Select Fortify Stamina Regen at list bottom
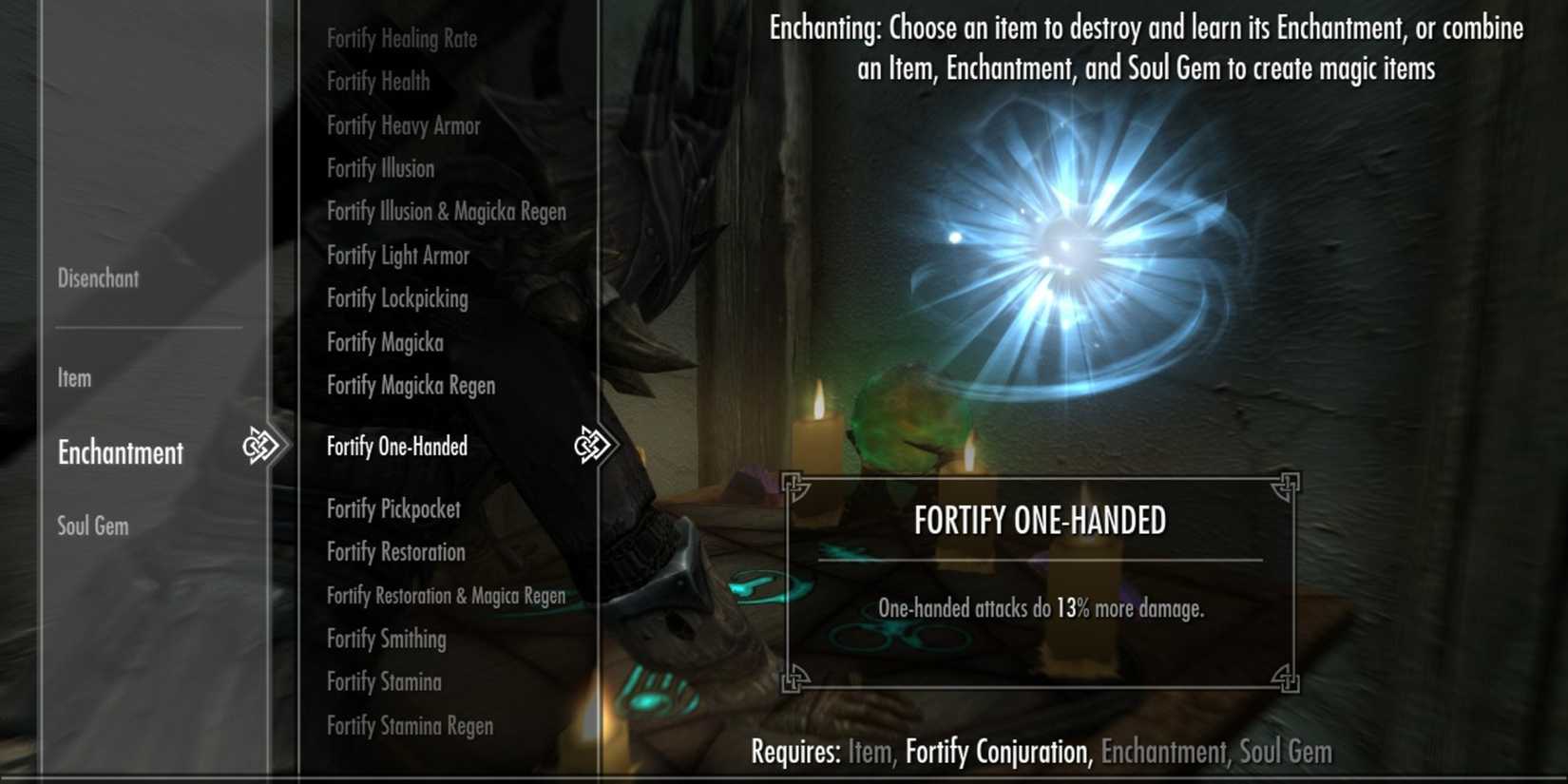 coord(410,725)
